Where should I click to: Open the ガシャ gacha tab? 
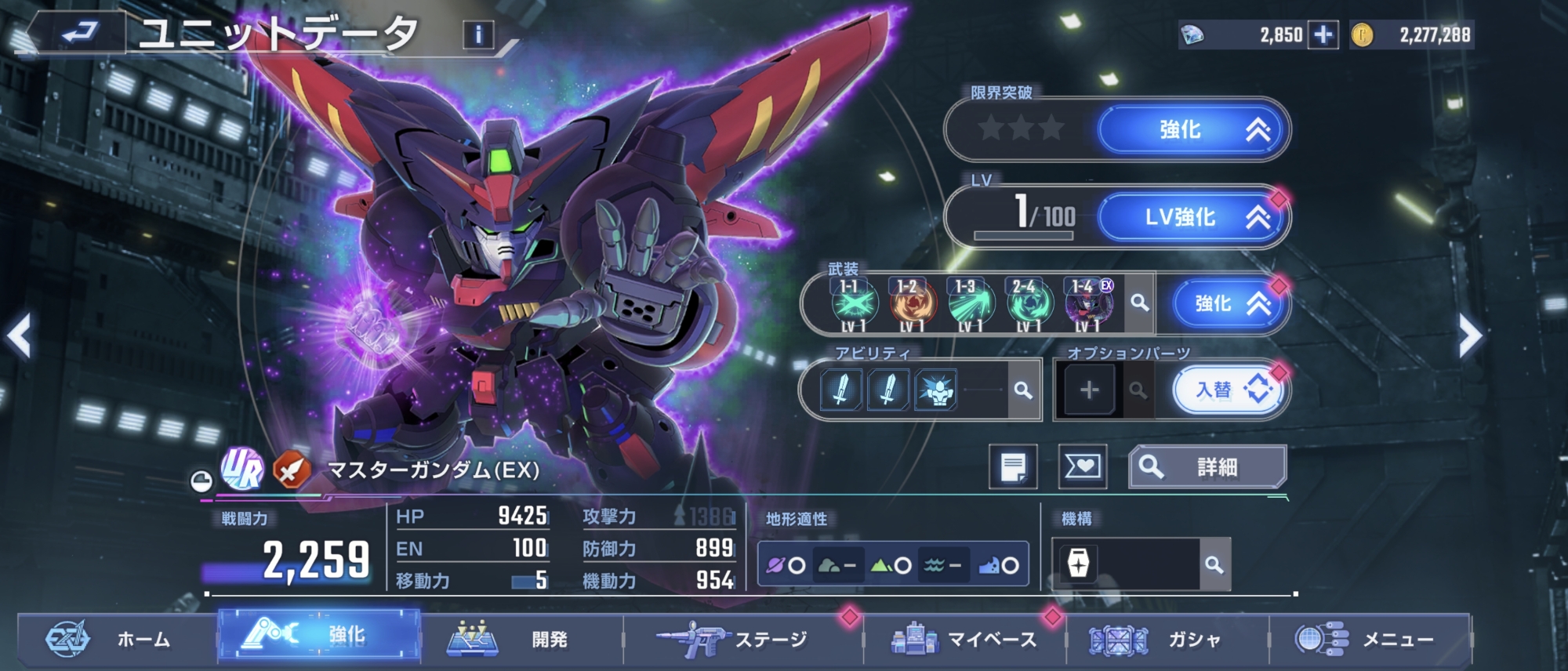click(x=1167, y=640)
